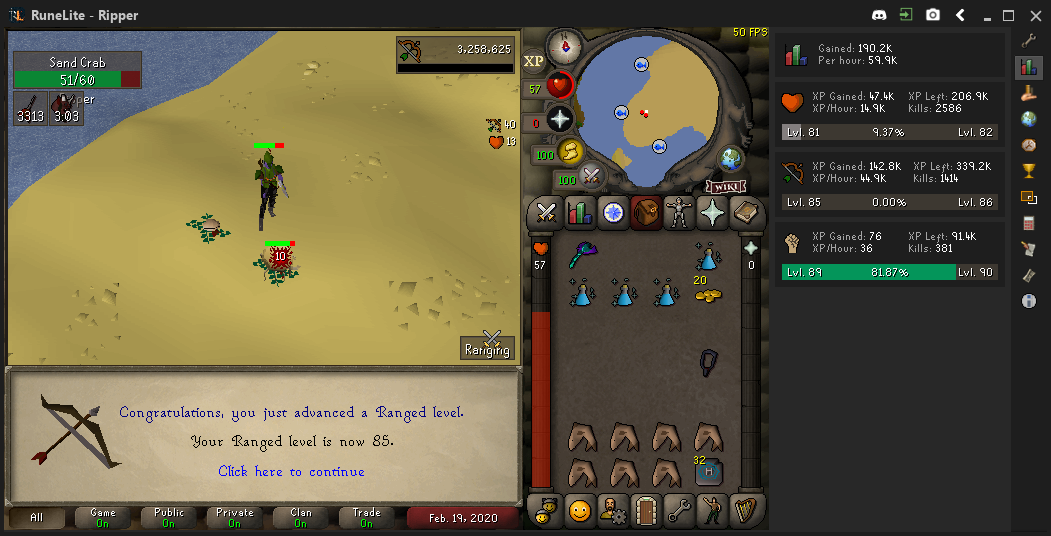Select the coins stack in the inventory
Image resolution: width=1051 pixels, height=536 pixels.
(708, 294)
